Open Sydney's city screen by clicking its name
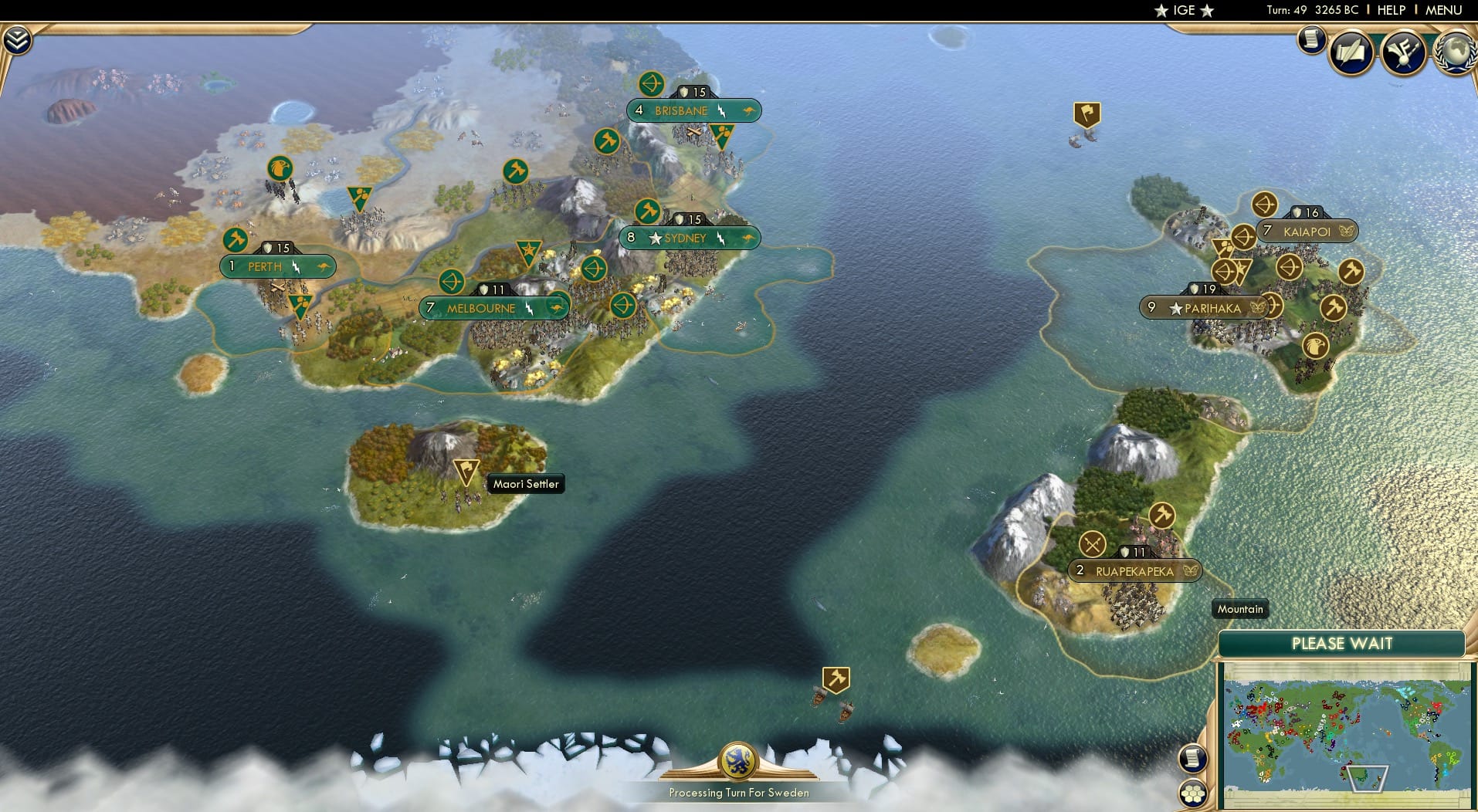1478x812 pixels. tap(686, 238)
